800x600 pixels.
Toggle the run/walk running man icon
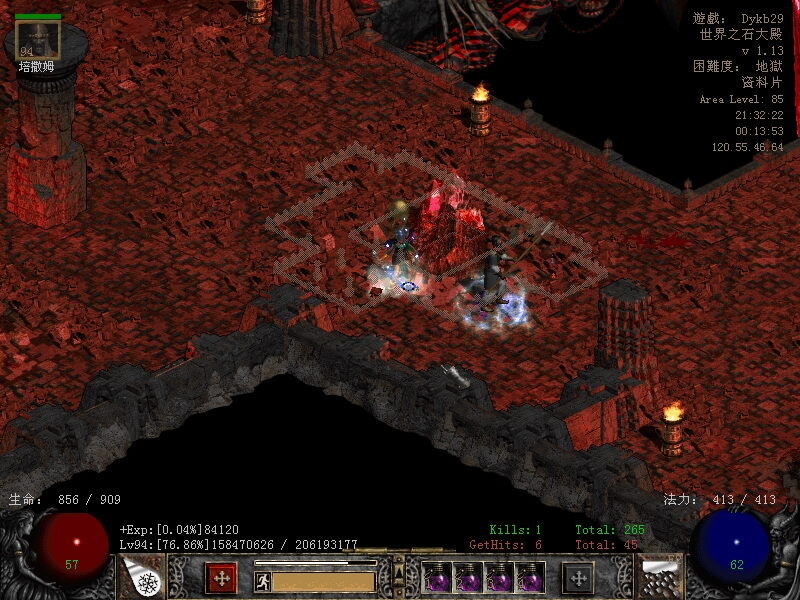[x=262, y=581]
